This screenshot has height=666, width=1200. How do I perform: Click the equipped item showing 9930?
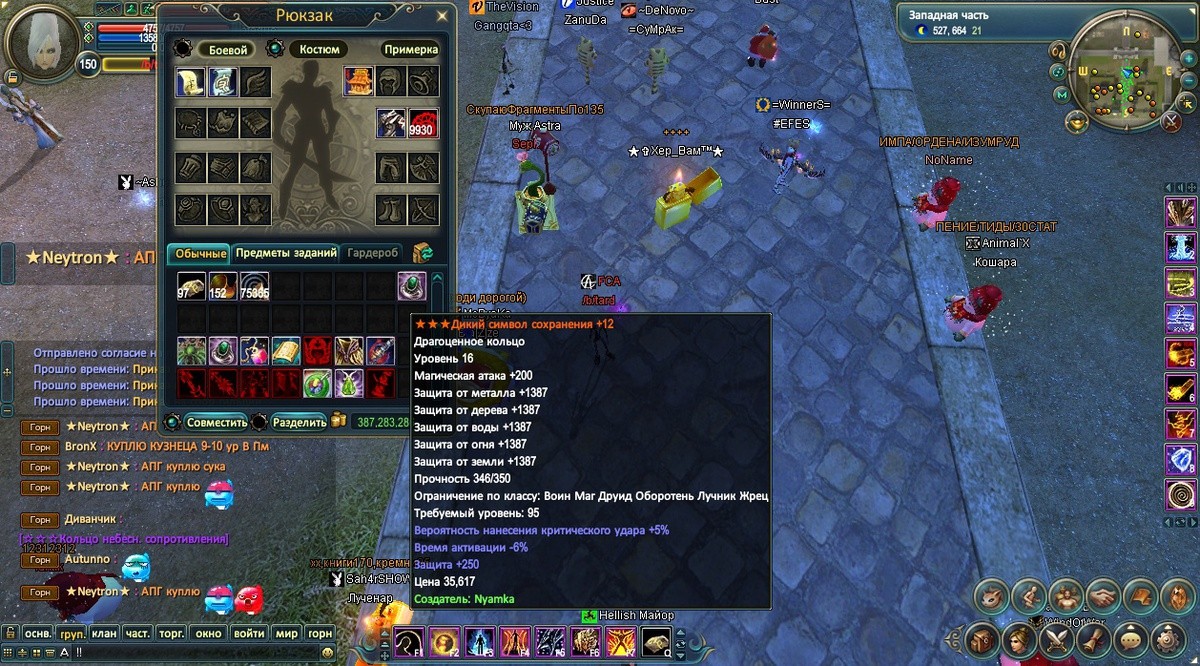[423, 123]
